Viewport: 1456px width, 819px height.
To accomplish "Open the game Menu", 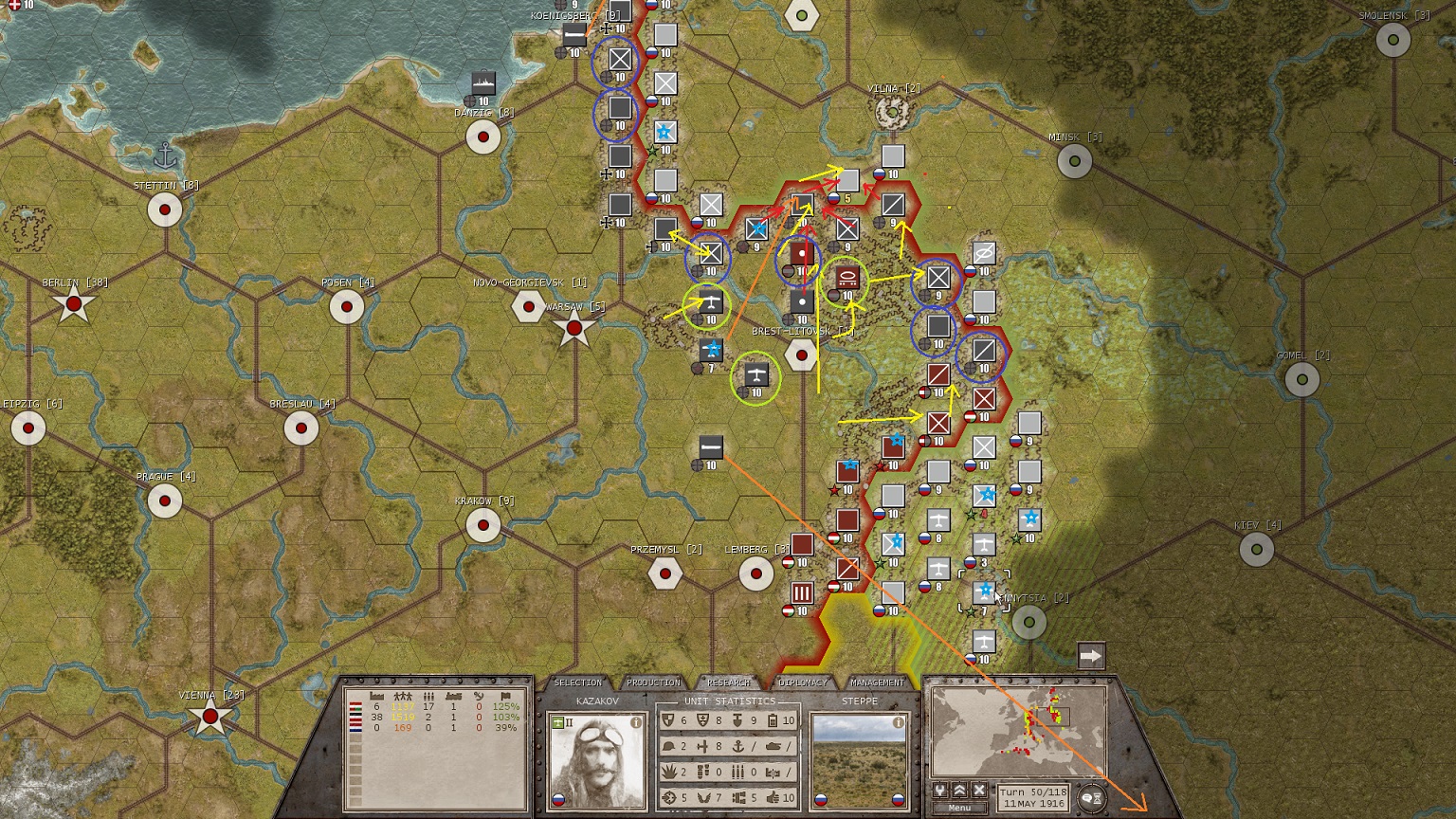I will coord(959,808).
